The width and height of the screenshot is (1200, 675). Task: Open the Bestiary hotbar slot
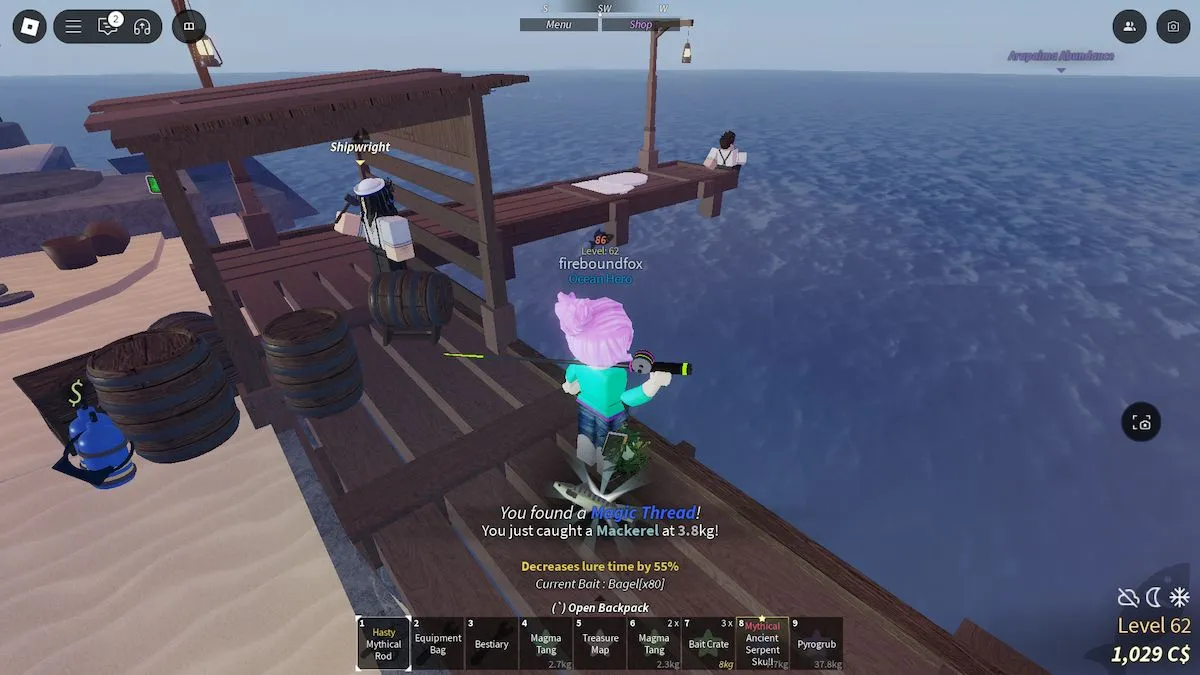(x=492, y=643)
